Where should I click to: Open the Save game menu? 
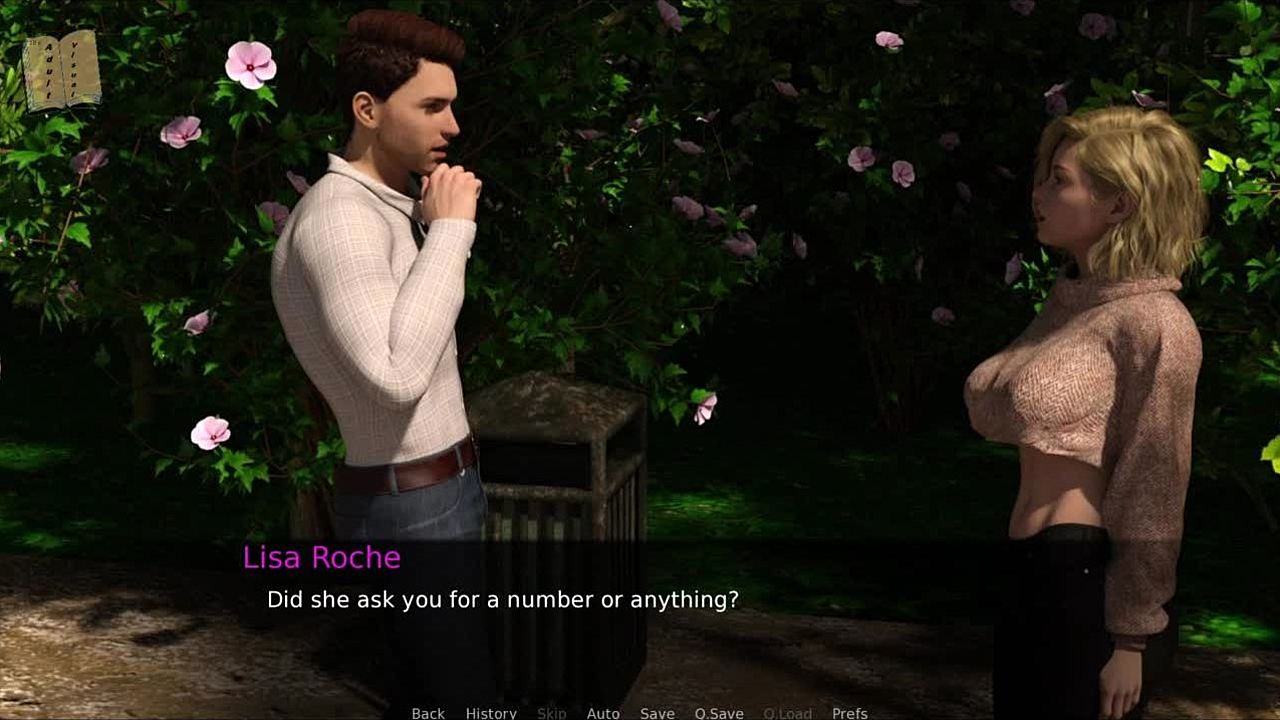pyautogui.click(x=657, y=712)
